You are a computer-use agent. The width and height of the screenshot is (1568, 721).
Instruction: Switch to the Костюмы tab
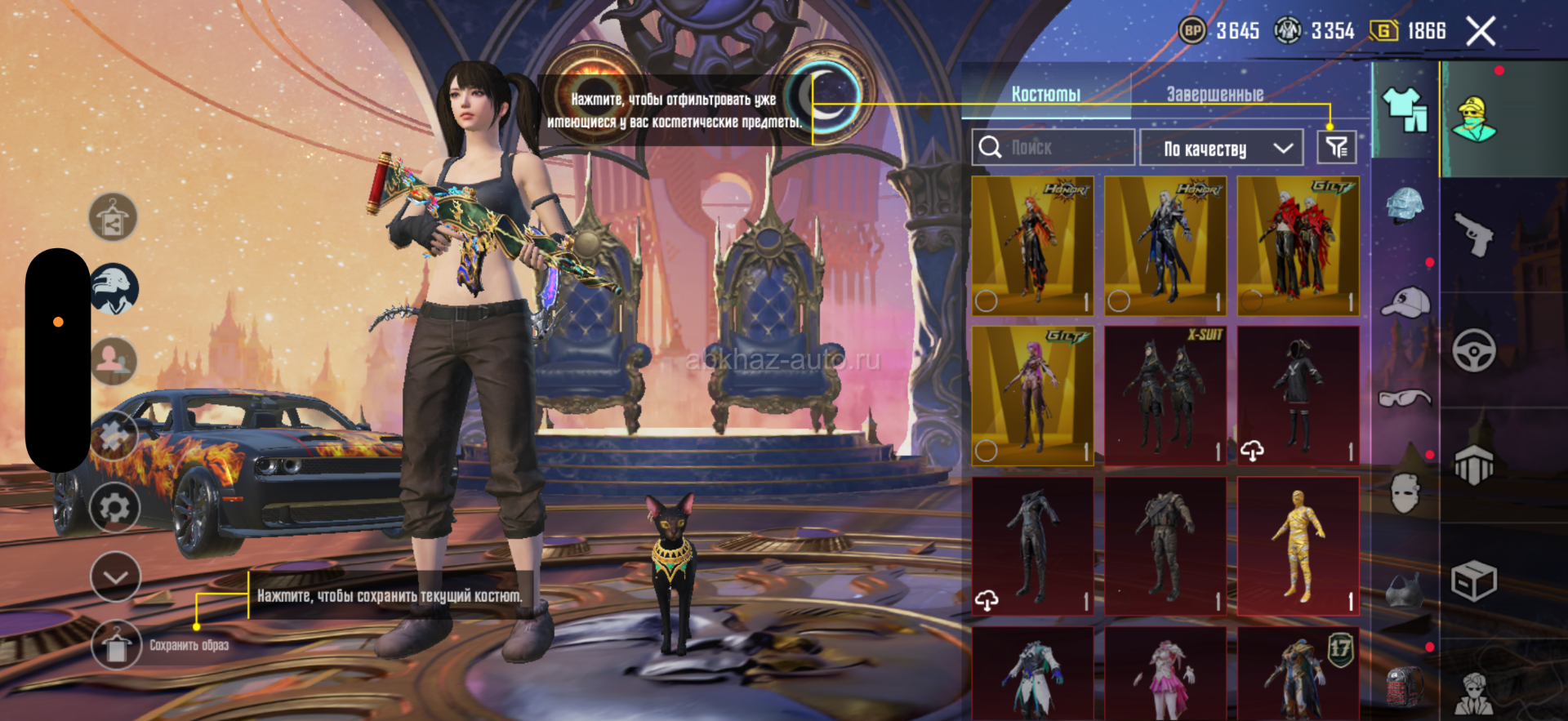(1045, 94)
